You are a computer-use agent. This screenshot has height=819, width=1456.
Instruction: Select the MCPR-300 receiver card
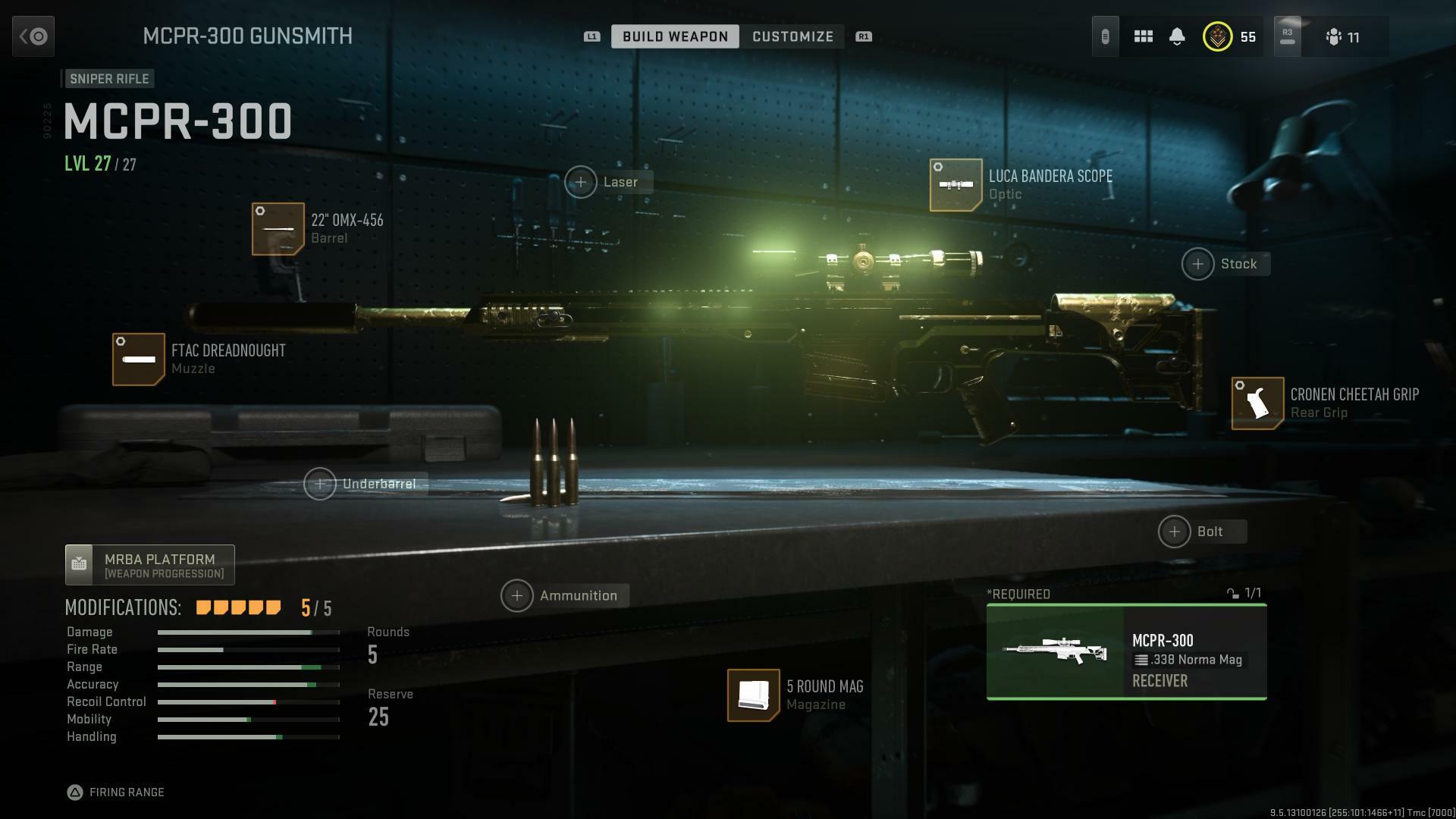coord(1126,652)
